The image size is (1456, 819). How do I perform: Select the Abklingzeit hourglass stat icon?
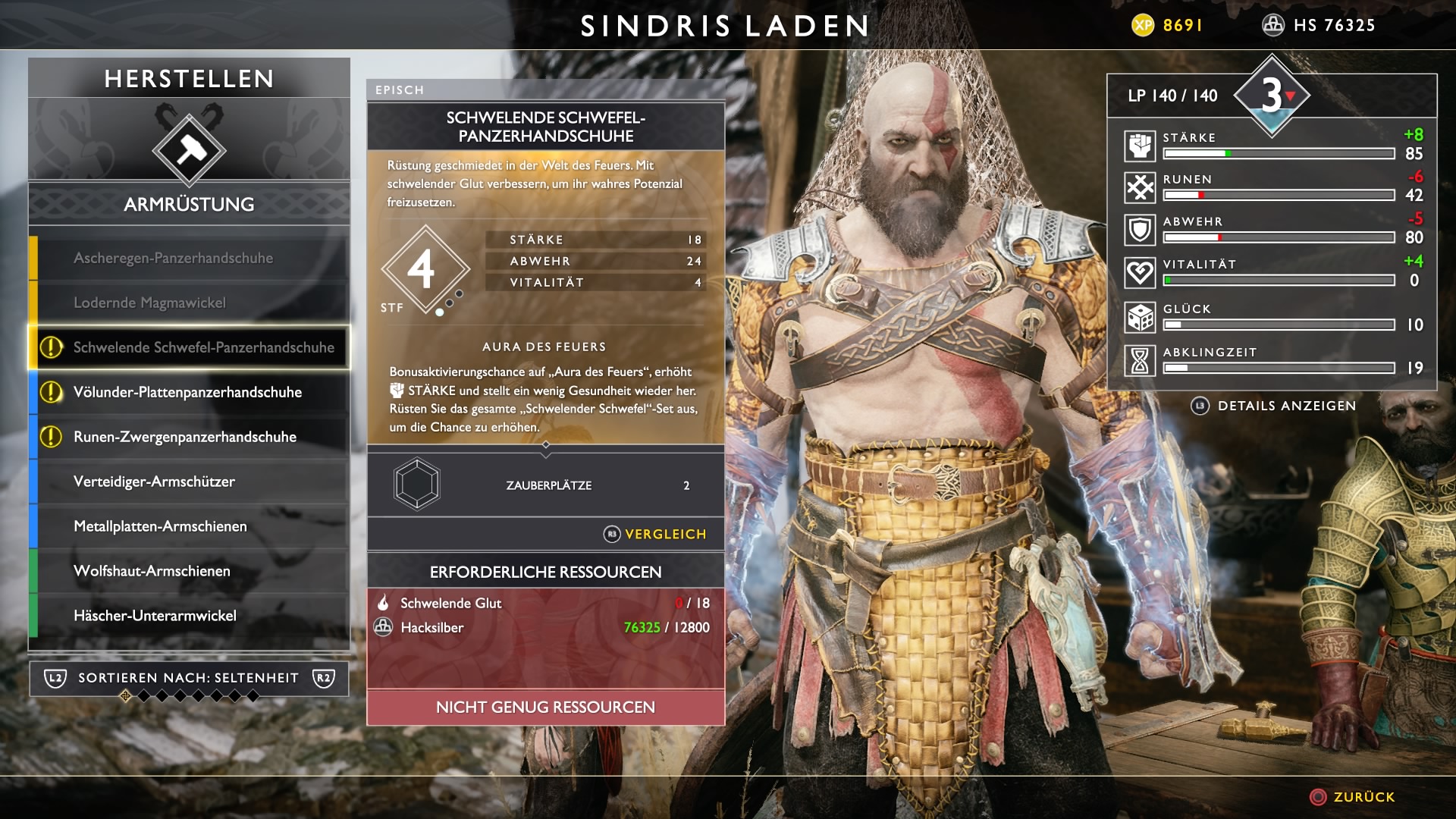[1140, 361]
